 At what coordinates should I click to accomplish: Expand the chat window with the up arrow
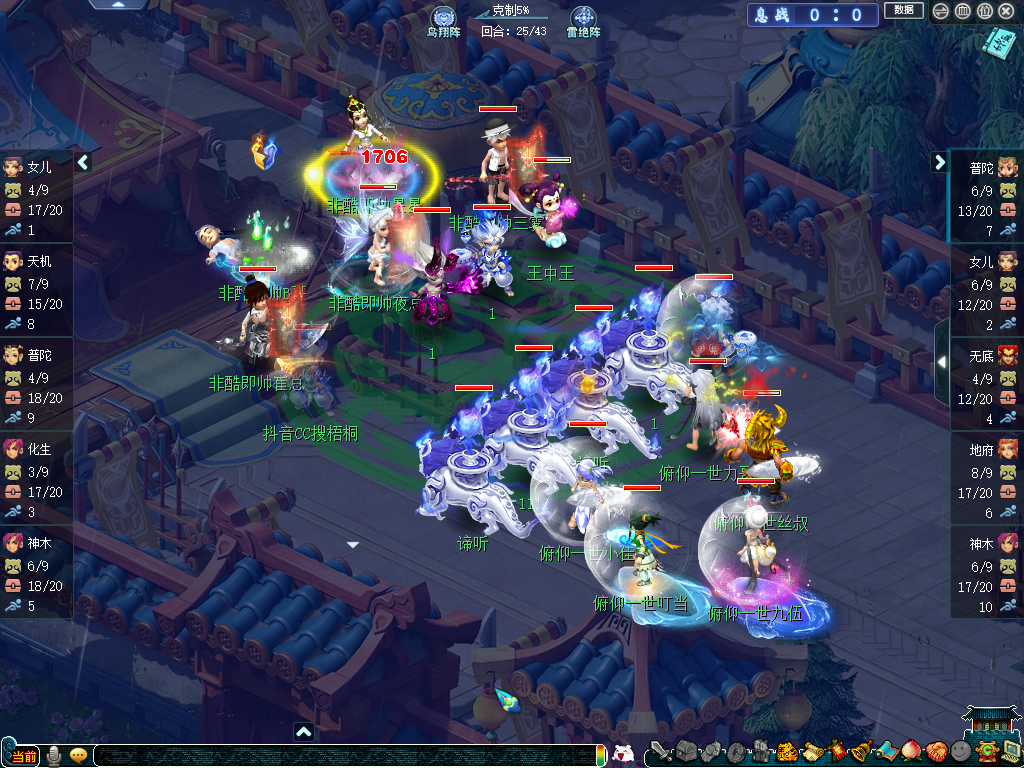(x=304, y=732)
